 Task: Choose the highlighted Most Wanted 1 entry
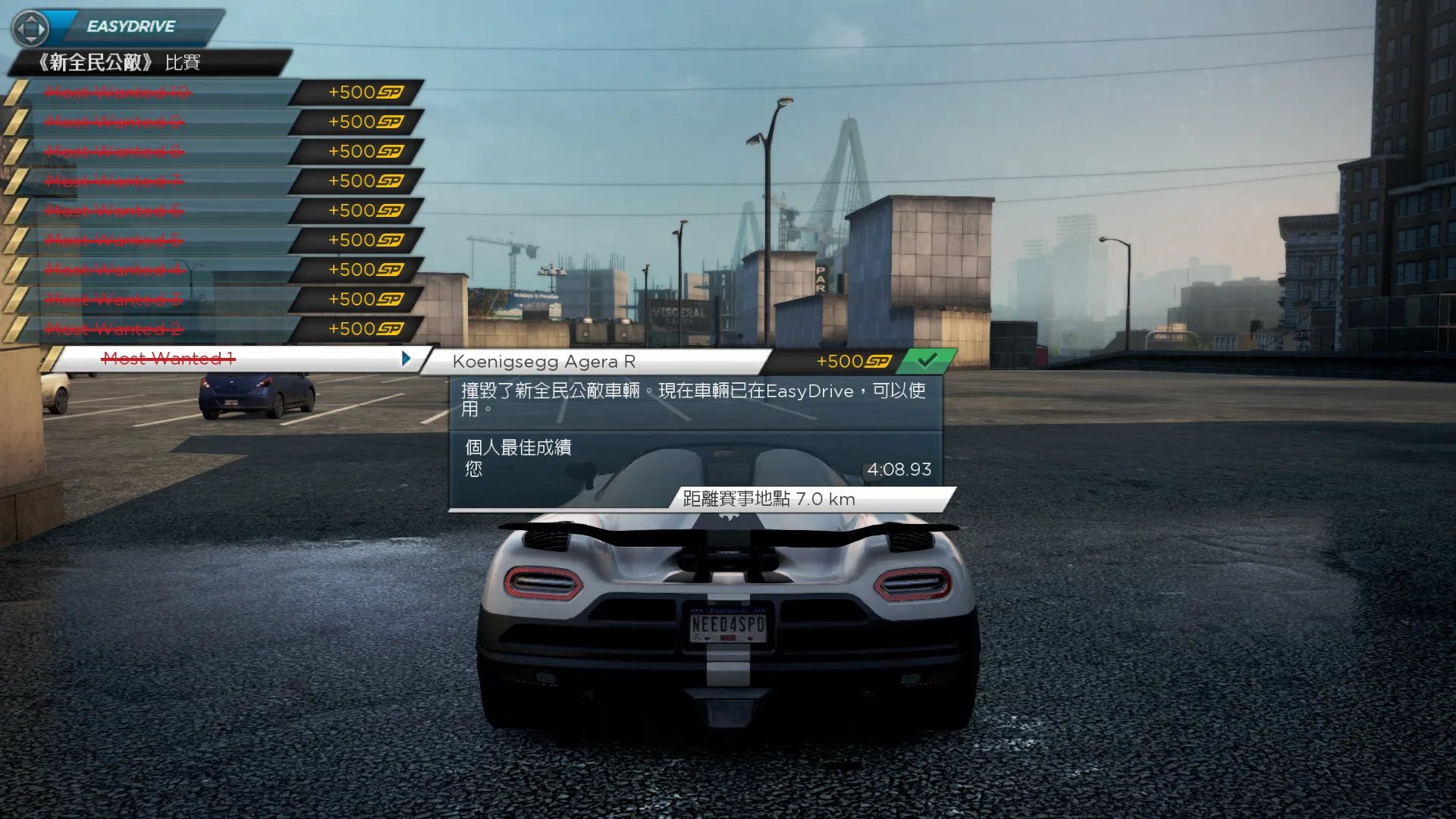pyautogui.click(x=168, y=359)
